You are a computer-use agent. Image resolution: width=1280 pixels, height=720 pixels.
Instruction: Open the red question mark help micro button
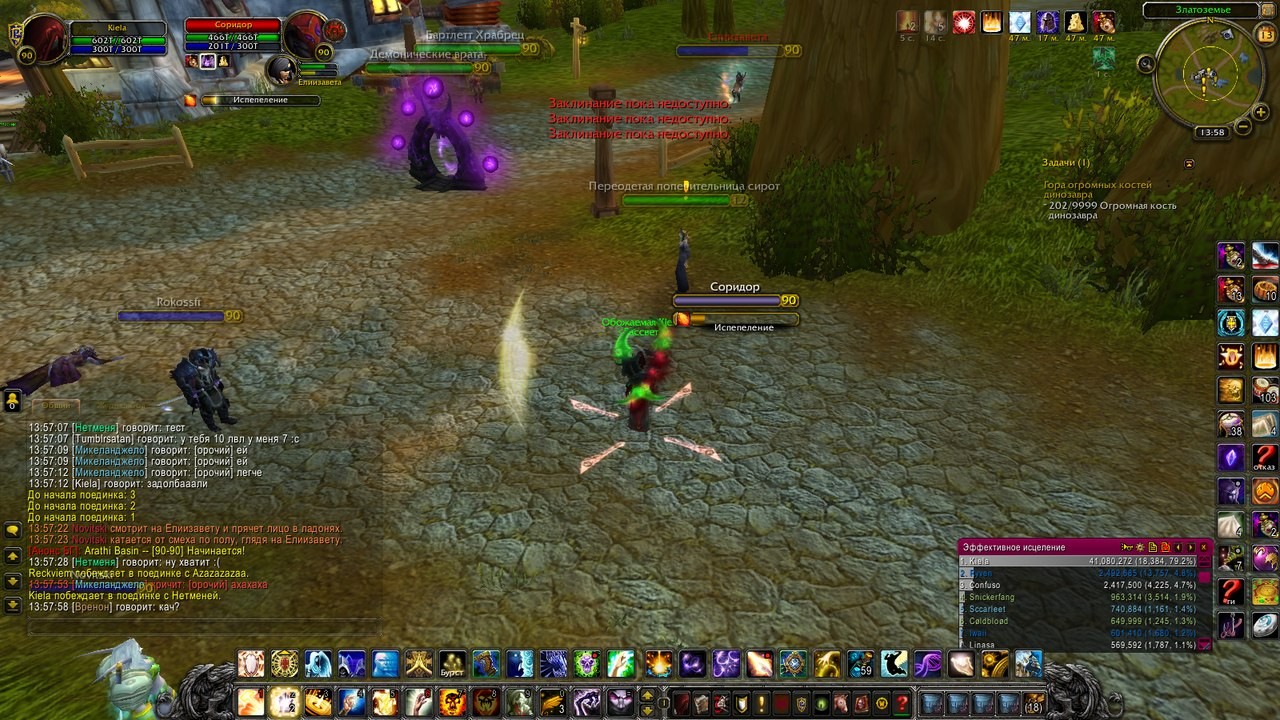tap(901, 703)
